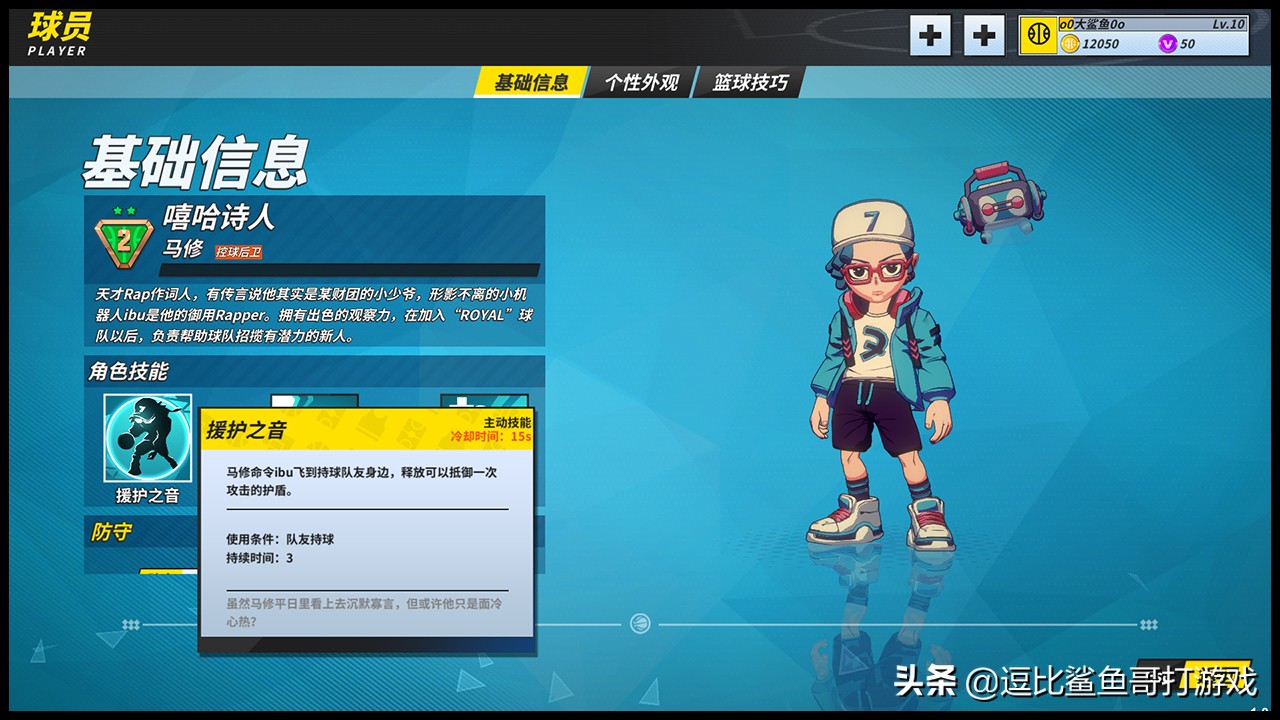Open the yellow basketball player profile avatar

1038,36
